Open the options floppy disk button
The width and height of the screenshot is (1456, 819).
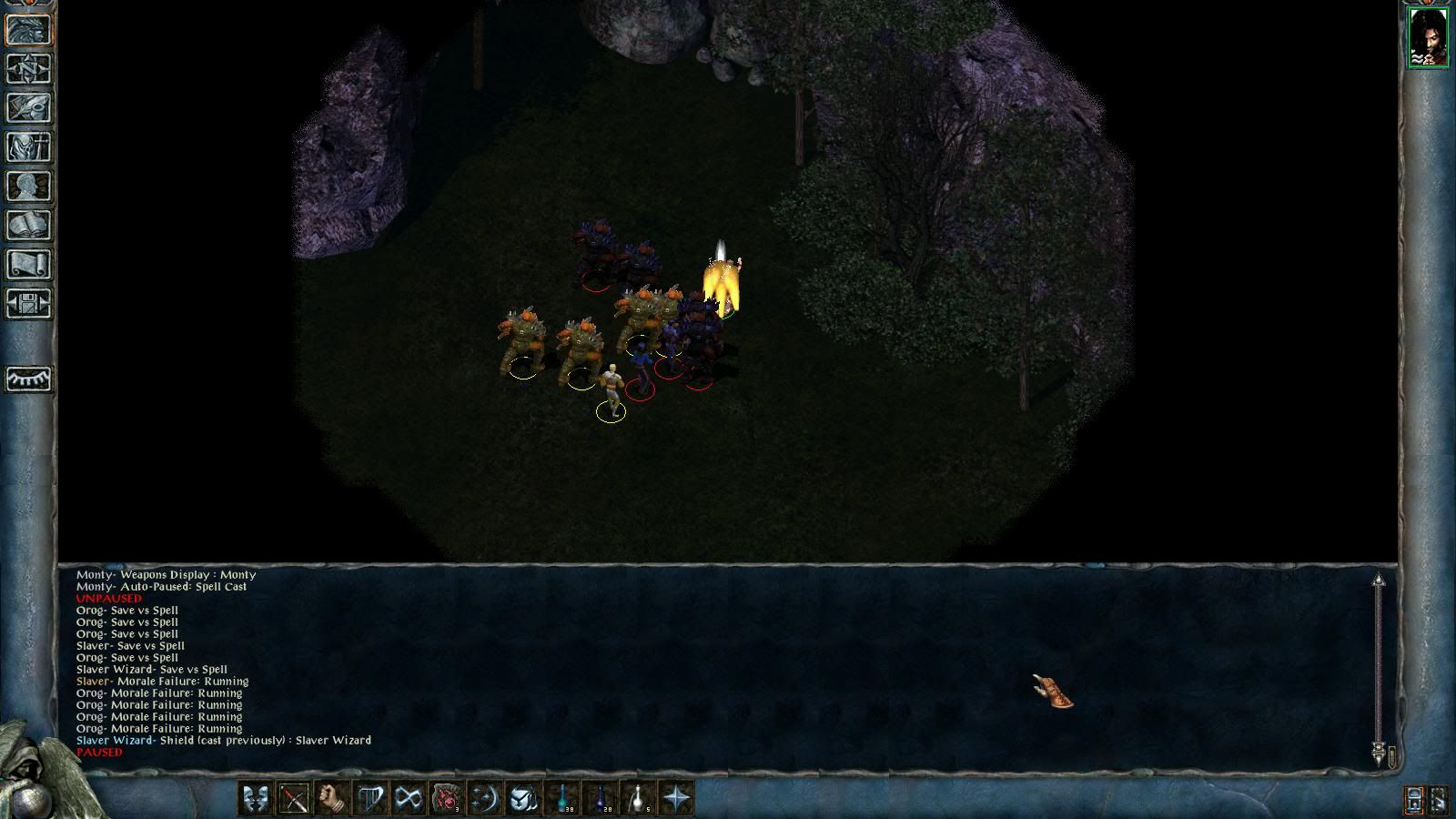coord(29,303)
